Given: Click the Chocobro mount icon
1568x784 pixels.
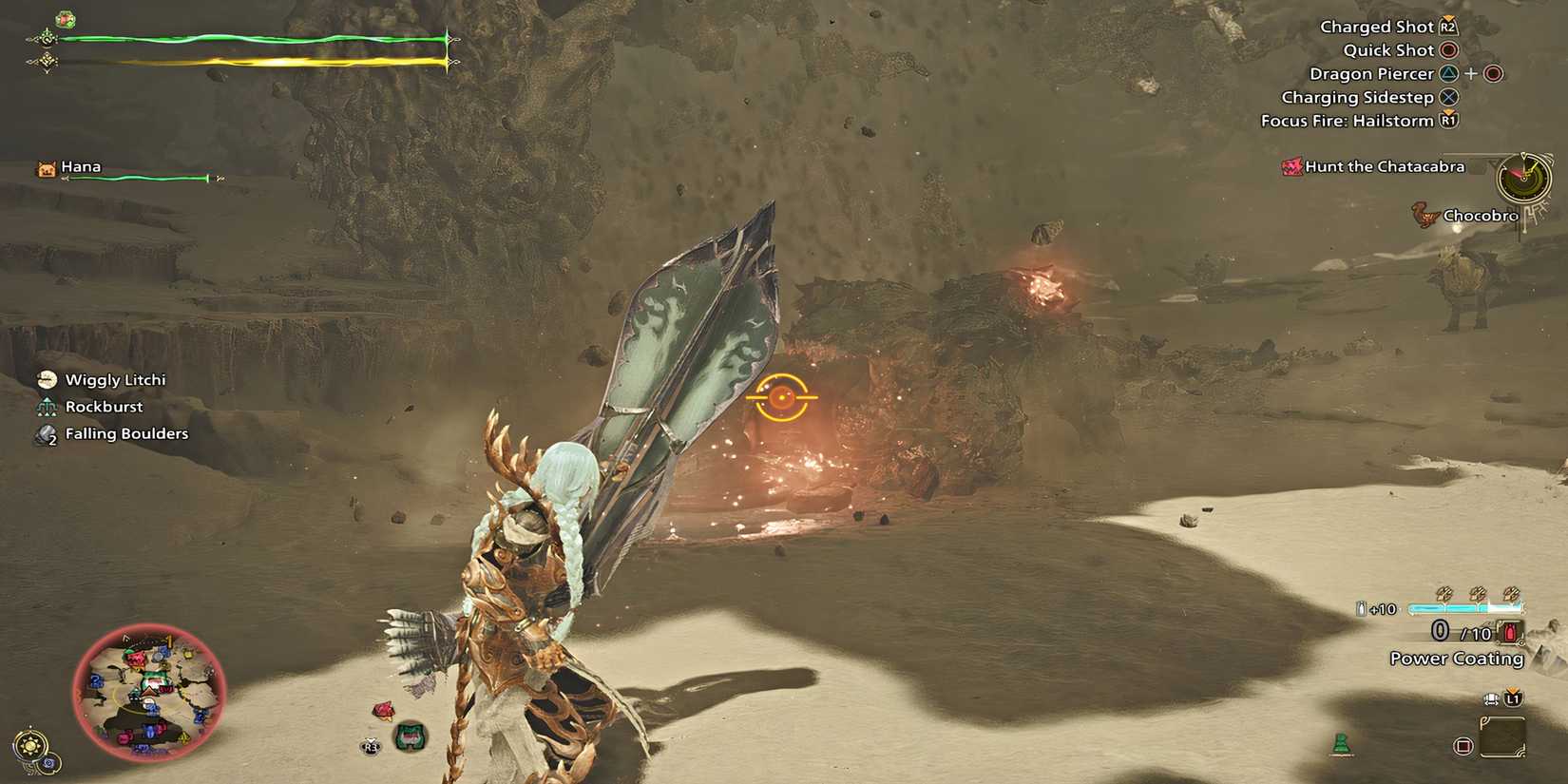Looking at the screenshot, I should point(1423,216).
